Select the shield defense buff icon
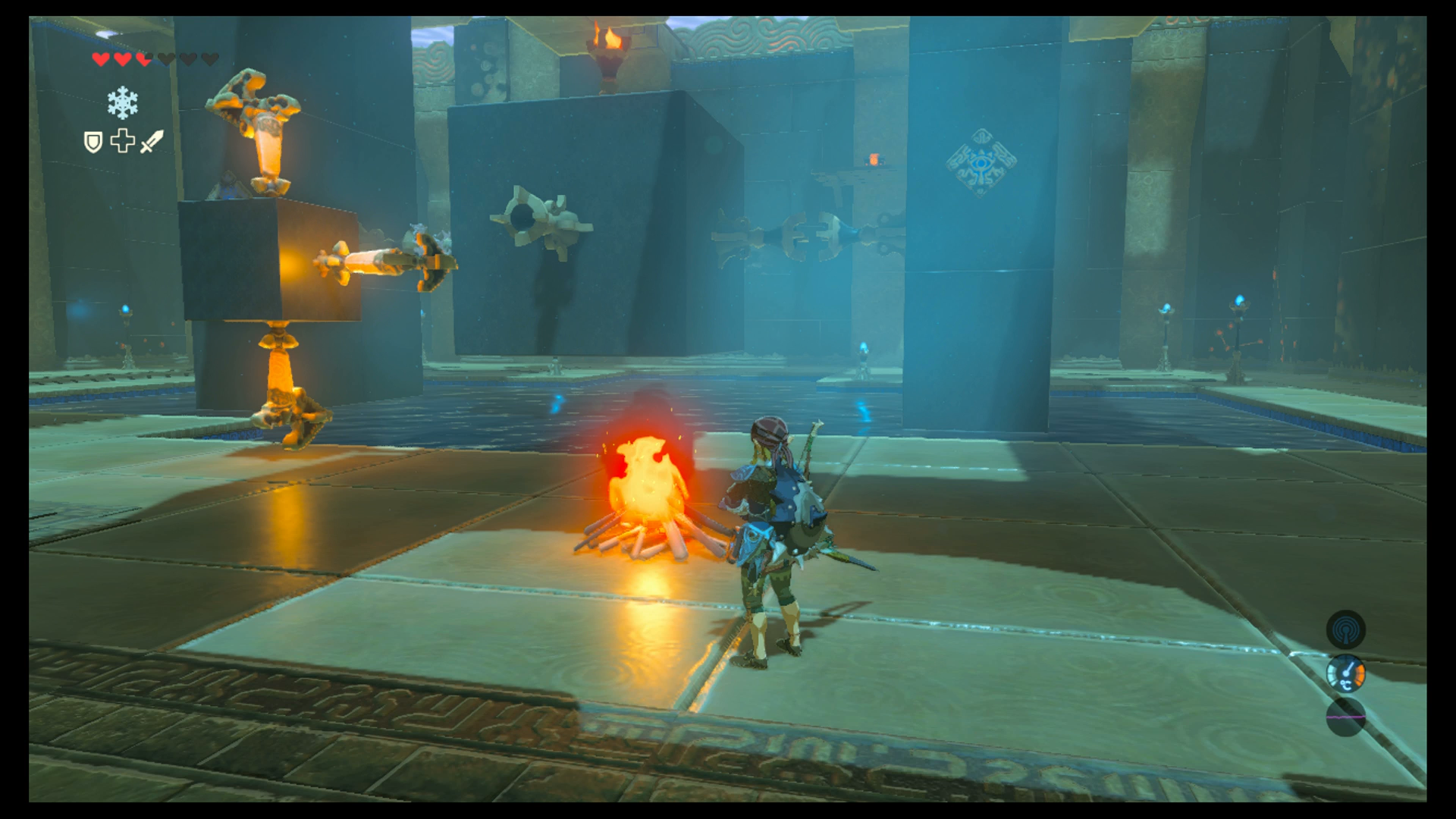This screenshot has width=1456, height=819. pos(94,142)
